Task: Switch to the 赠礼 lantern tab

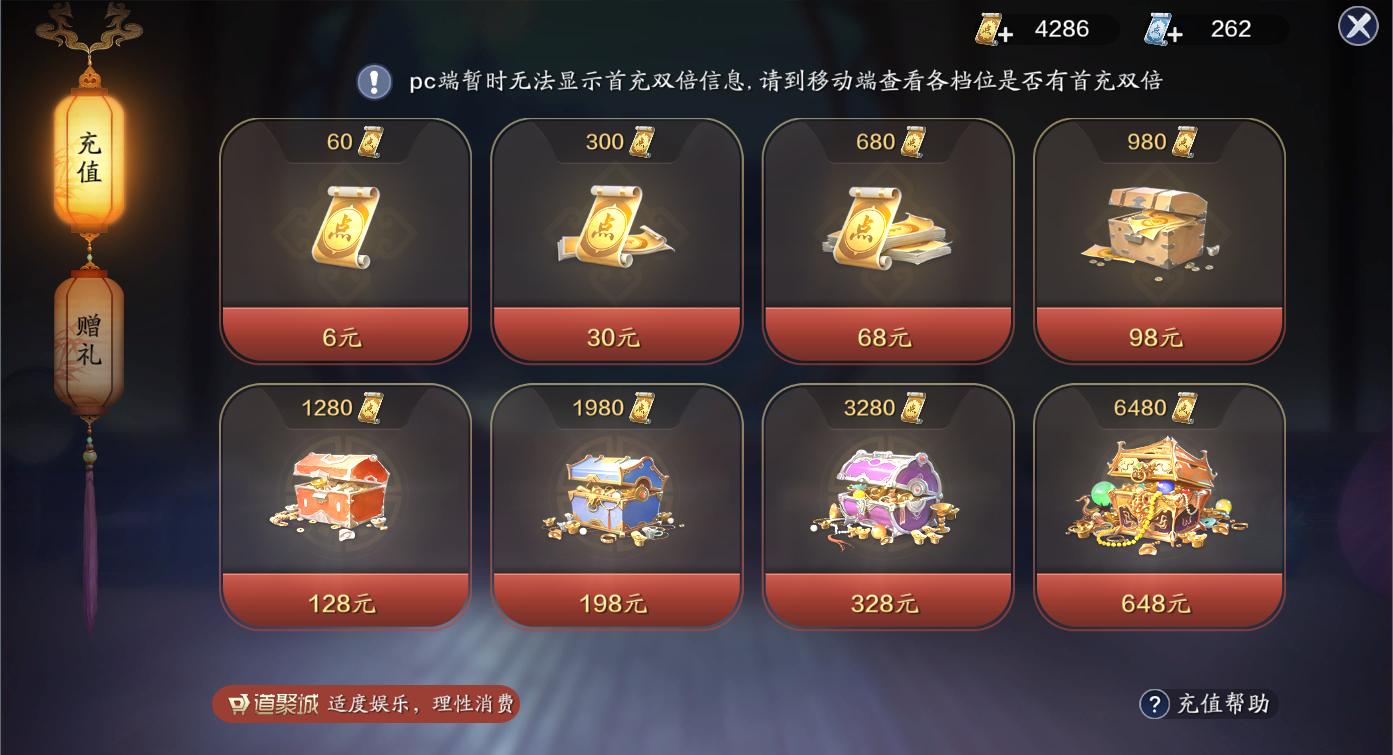Action: [x=90, y=338]
